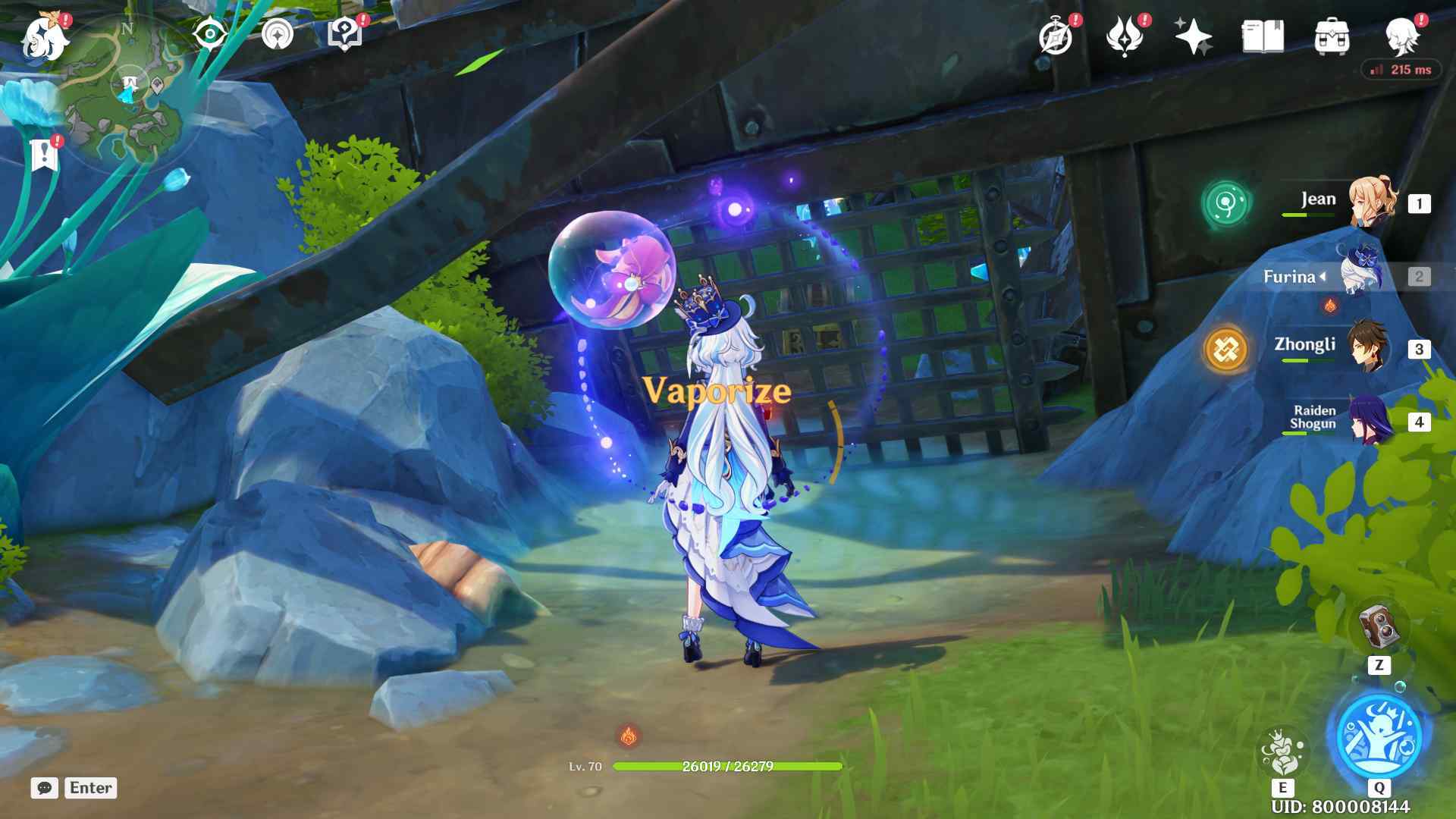The image size is (1456, 819).
Task: Open the Adventurer Handbook book icon
Action: pos(1263,36)
